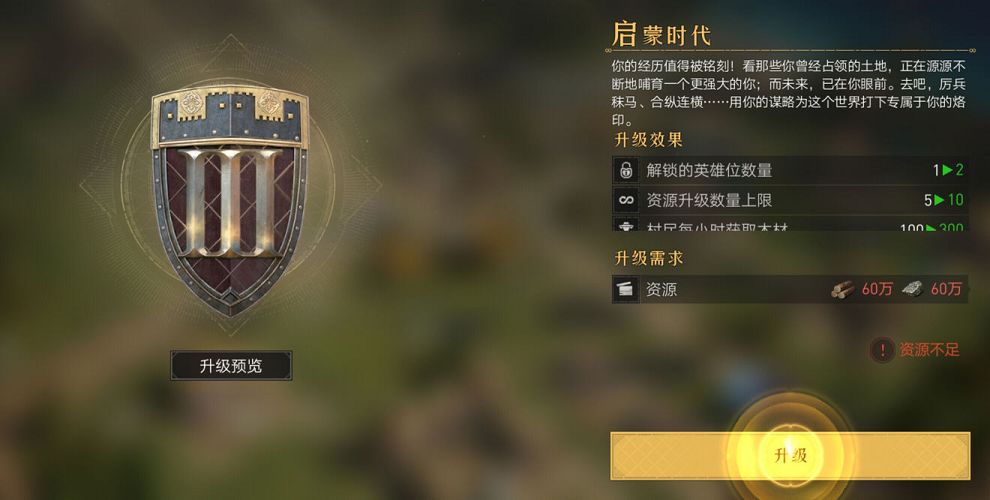Select the 解锁的英雄位数量 effect row
Image resolution: width=990 pixels, height=500 pixels.
click(x=790, y=170)
